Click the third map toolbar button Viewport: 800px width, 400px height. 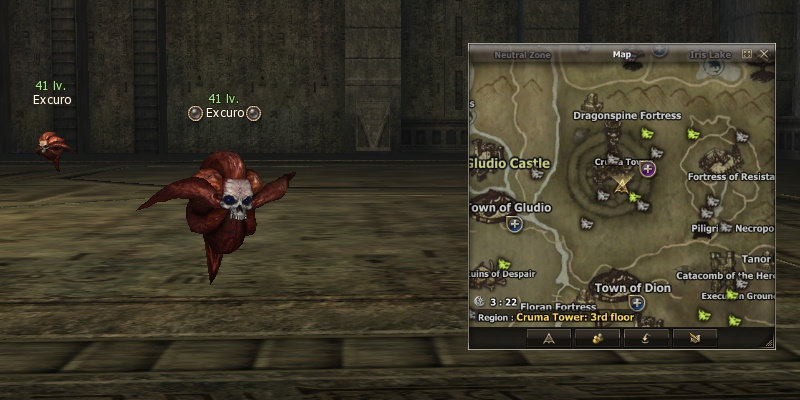[646, 339]
